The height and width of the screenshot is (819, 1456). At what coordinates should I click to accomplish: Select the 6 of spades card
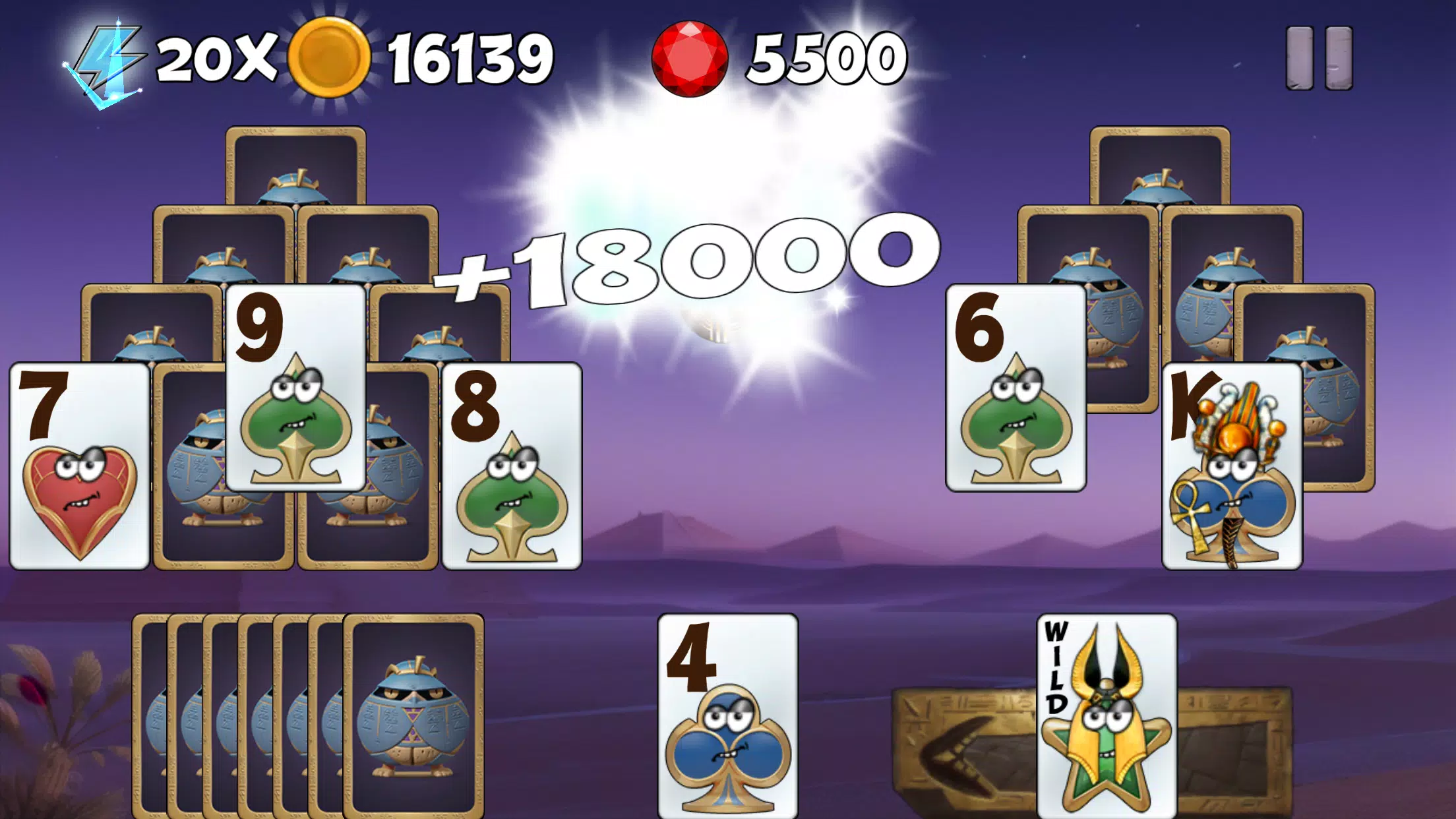coord(1016,388)
